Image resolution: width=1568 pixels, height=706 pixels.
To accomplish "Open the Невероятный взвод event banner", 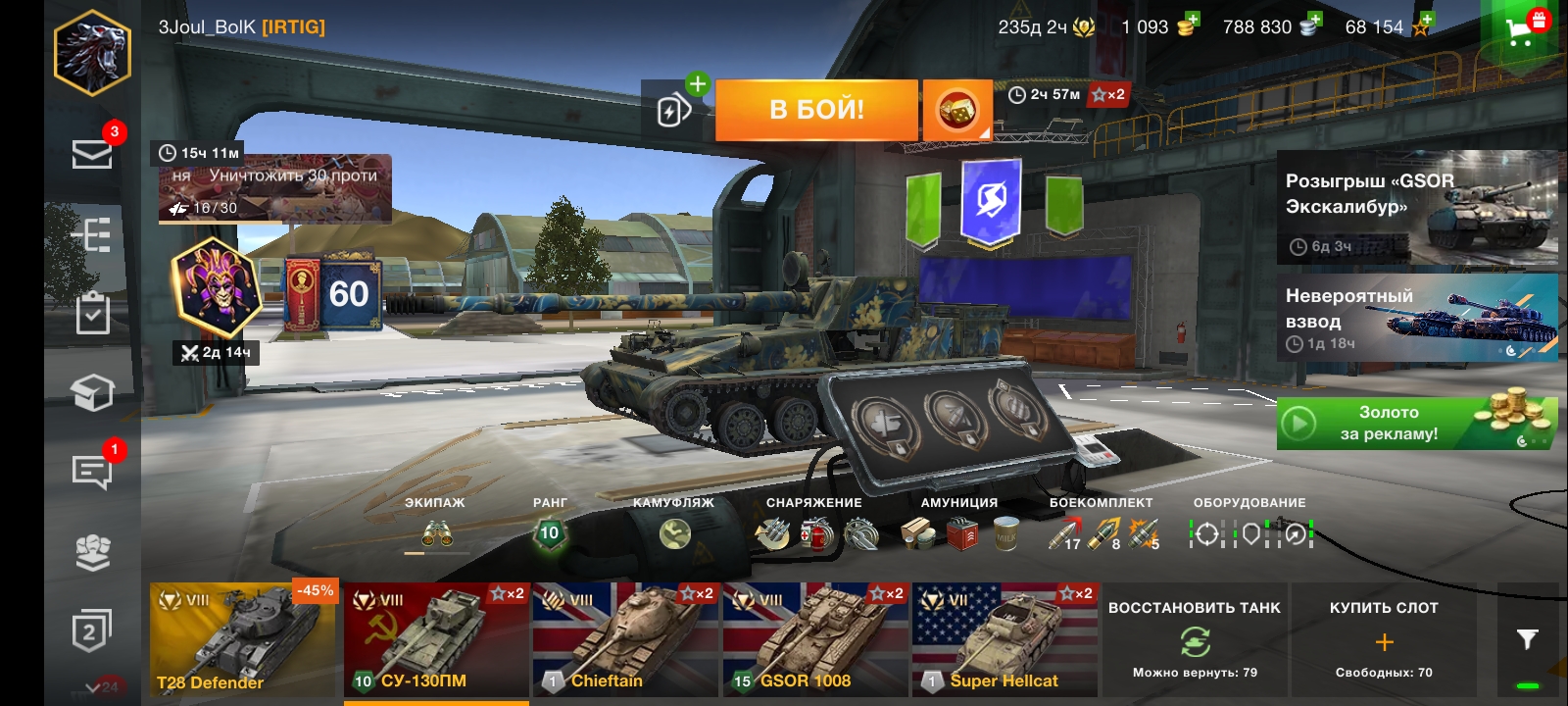I will pos(1416,318).
